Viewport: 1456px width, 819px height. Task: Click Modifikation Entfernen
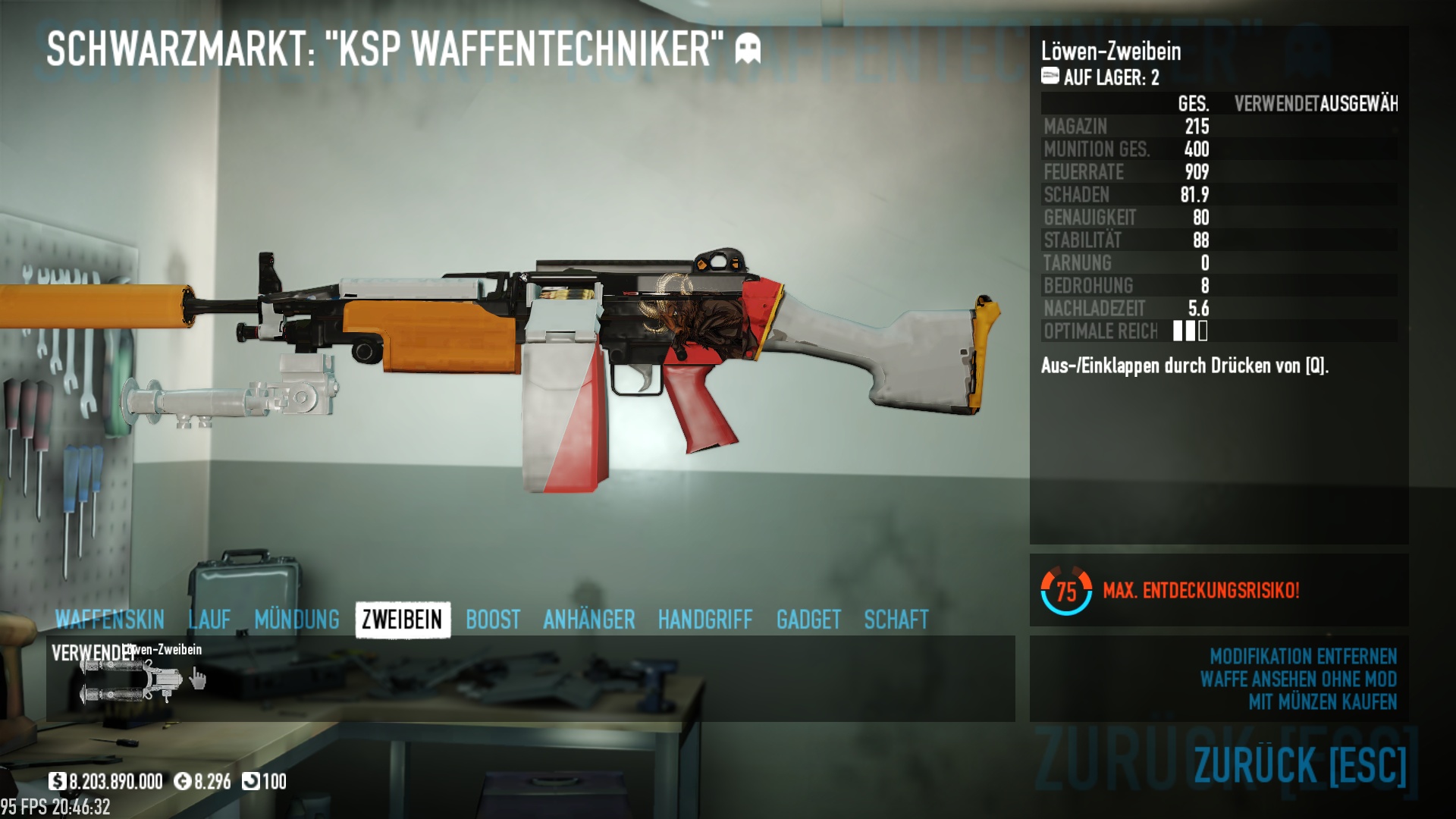(1303, 656)
